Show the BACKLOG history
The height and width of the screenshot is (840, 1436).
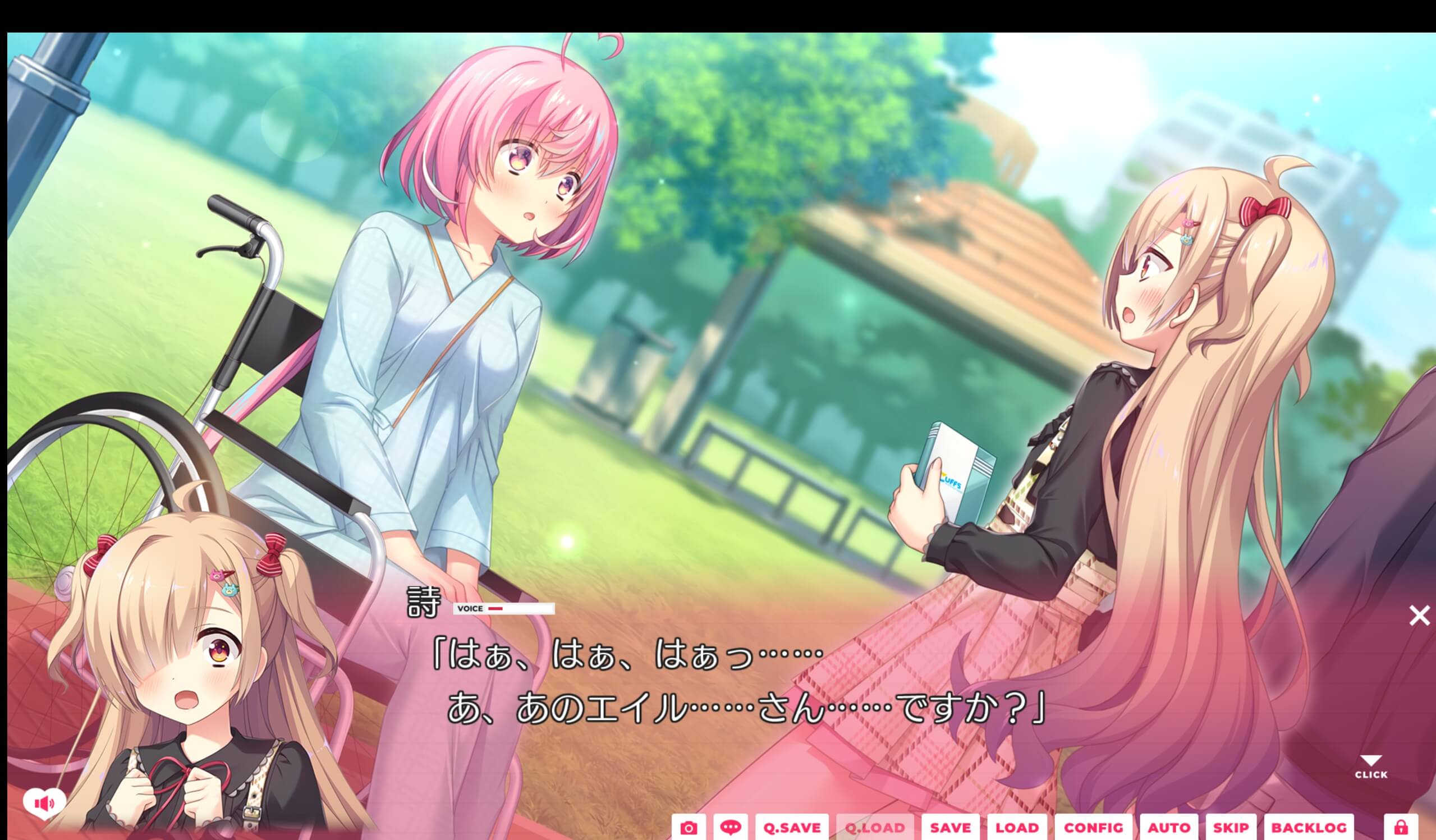pyautogui.click(x=1309, y=828)
